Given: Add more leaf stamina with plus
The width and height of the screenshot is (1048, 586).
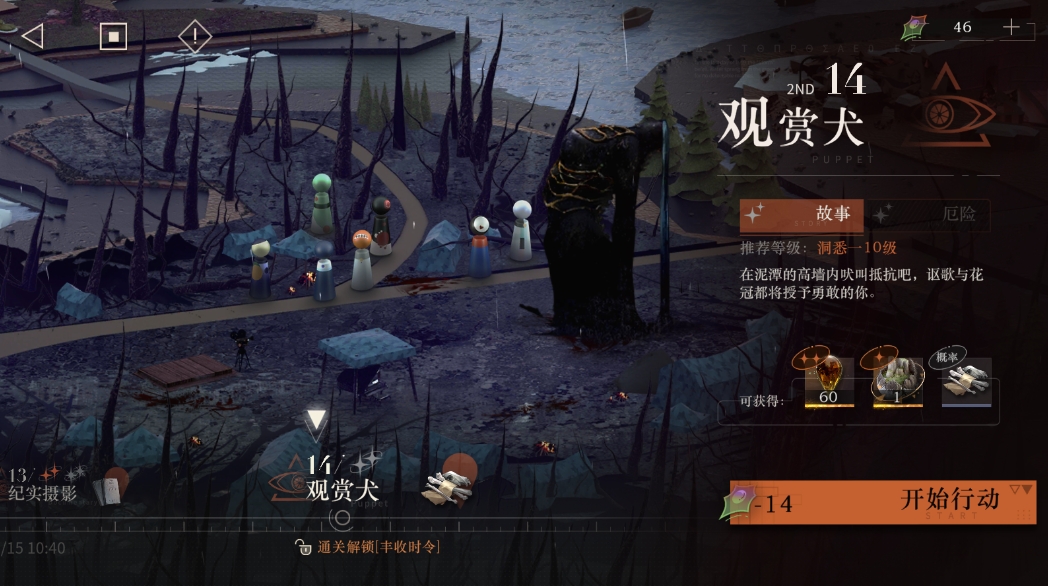Looking at the screenshot, I should [1012, 28].
